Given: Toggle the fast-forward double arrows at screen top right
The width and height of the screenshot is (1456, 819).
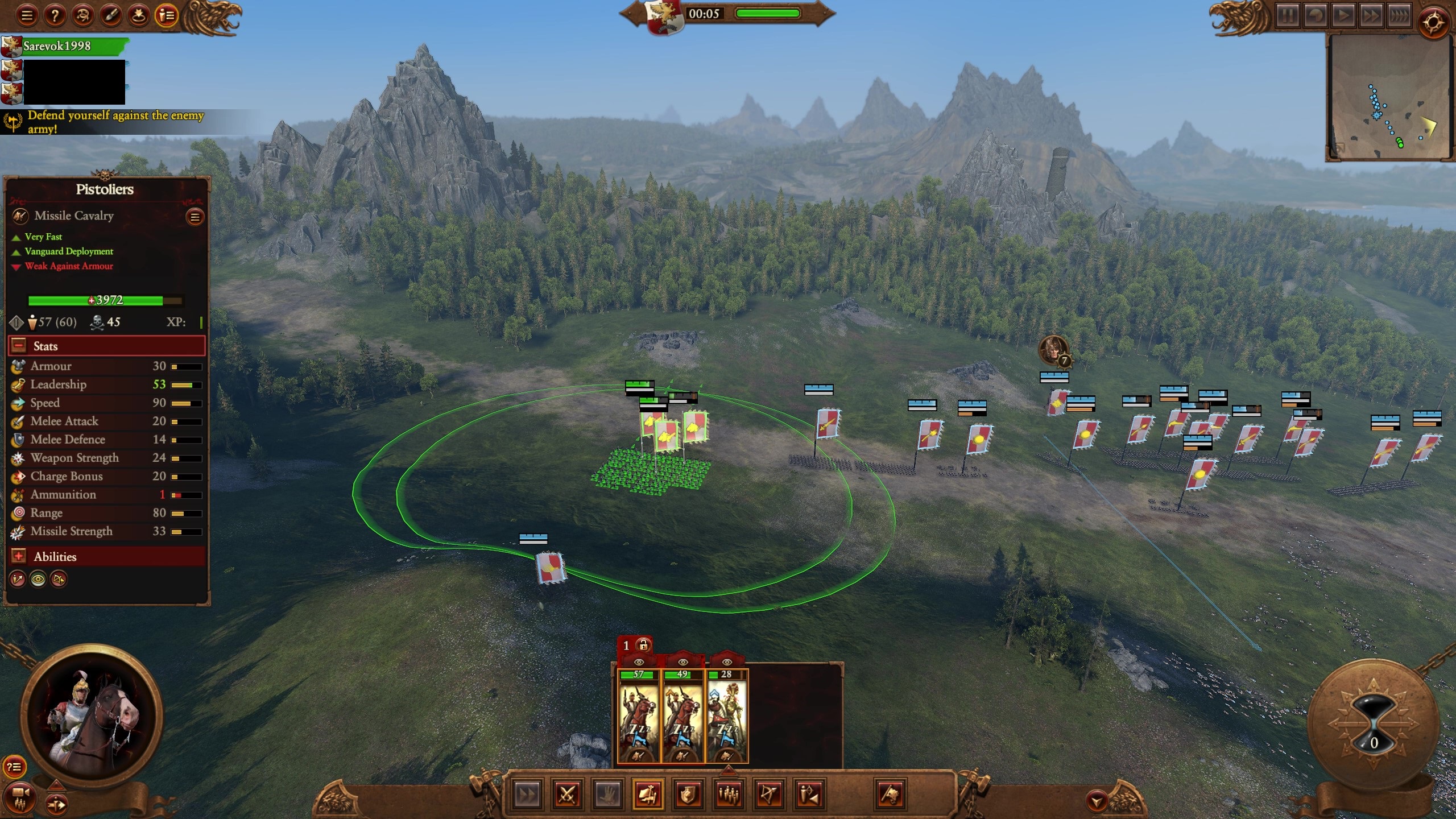Looking at the screenshot, I should 1372,17.
